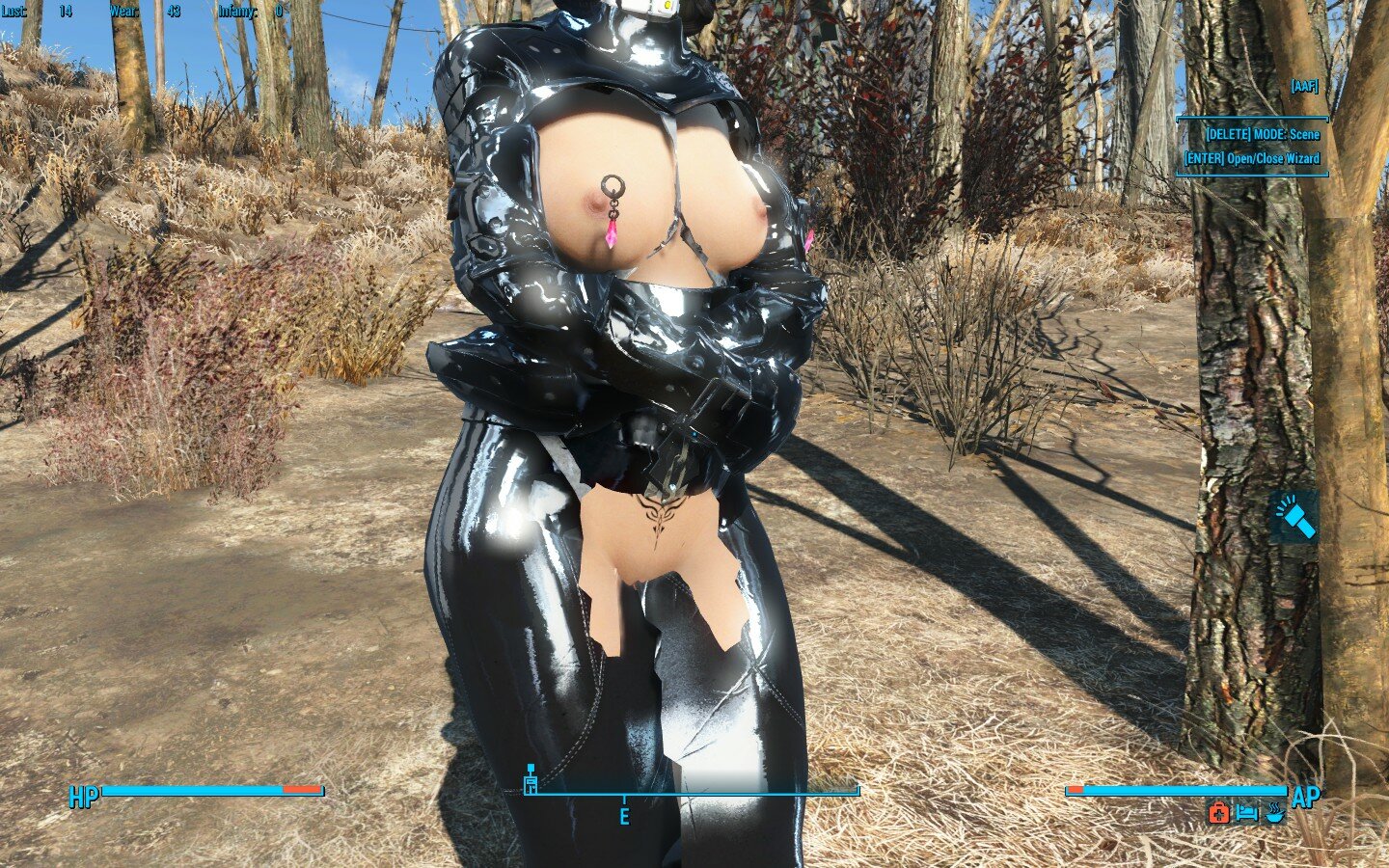The width and height of the screenshot is (1389, 868).
Task: Toggle the flashlight icon
Action: pyautogui.click(x=1294, y=518)
